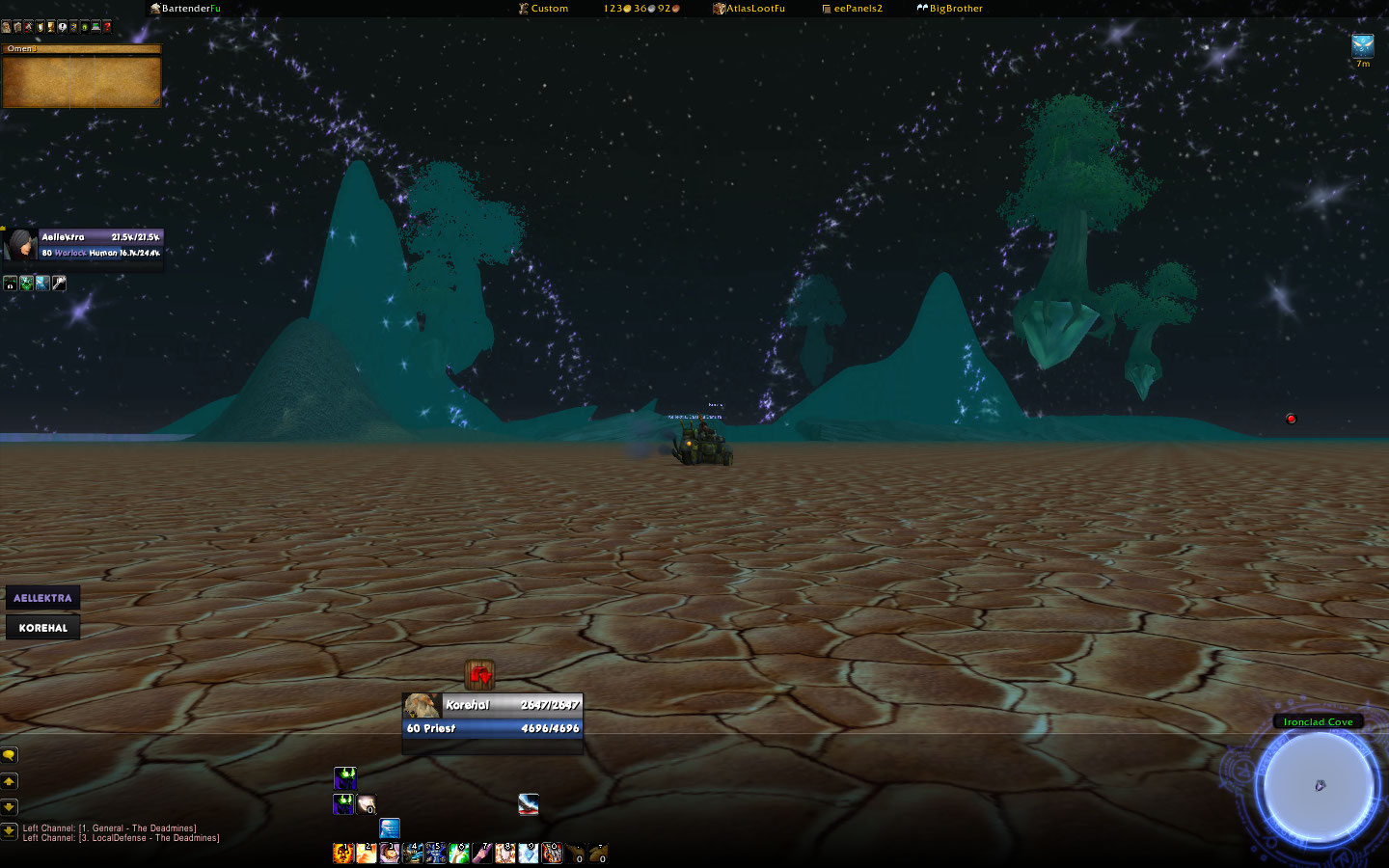Use the purple wand ability in slot 7
The width and height of the screenshot is (1389, 868).
pyautogui.click(x=481, y=853)
